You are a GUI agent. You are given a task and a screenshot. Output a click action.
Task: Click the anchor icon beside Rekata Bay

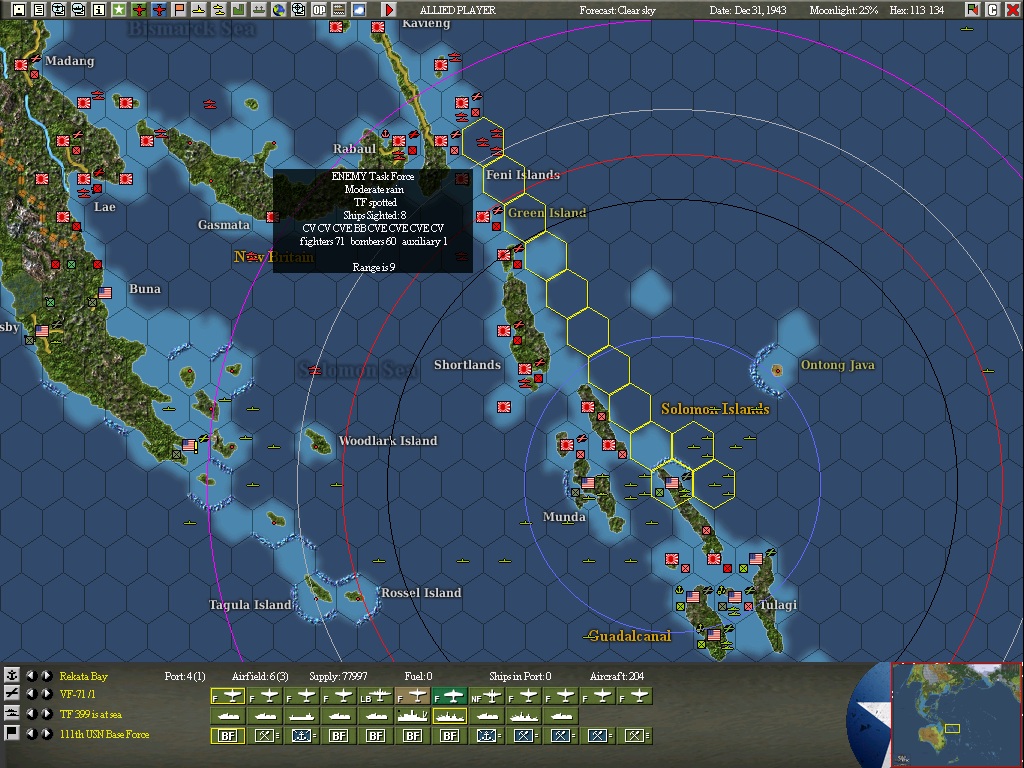[12, 676]
